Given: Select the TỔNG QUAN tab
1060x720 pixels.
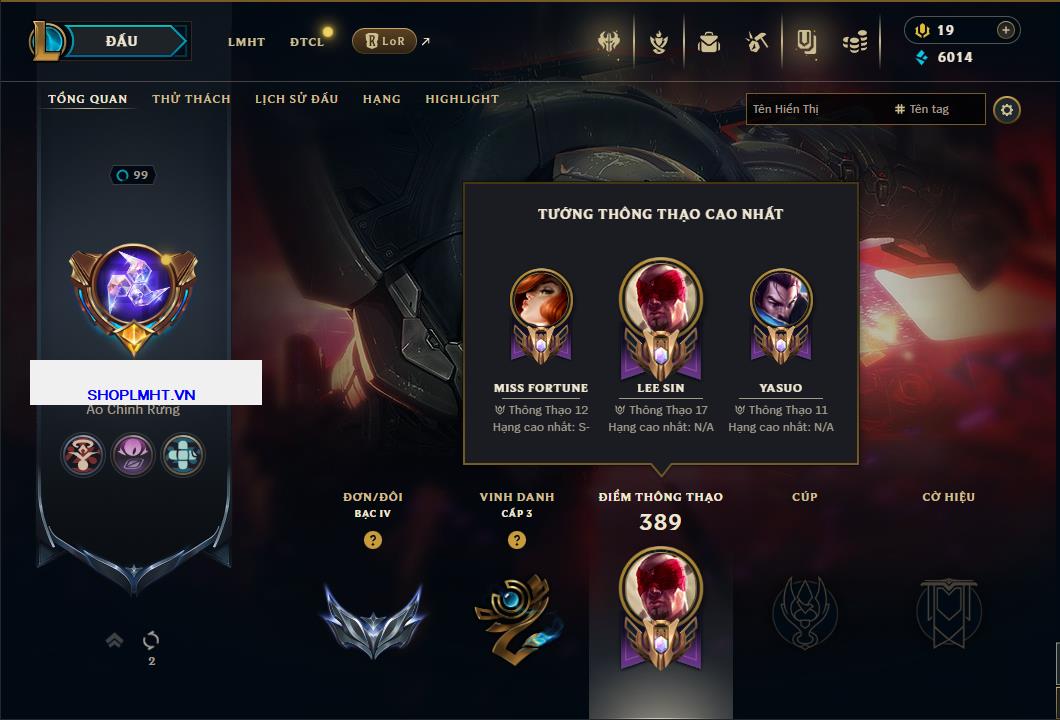Looking at the screenshot, I should 88,99.
